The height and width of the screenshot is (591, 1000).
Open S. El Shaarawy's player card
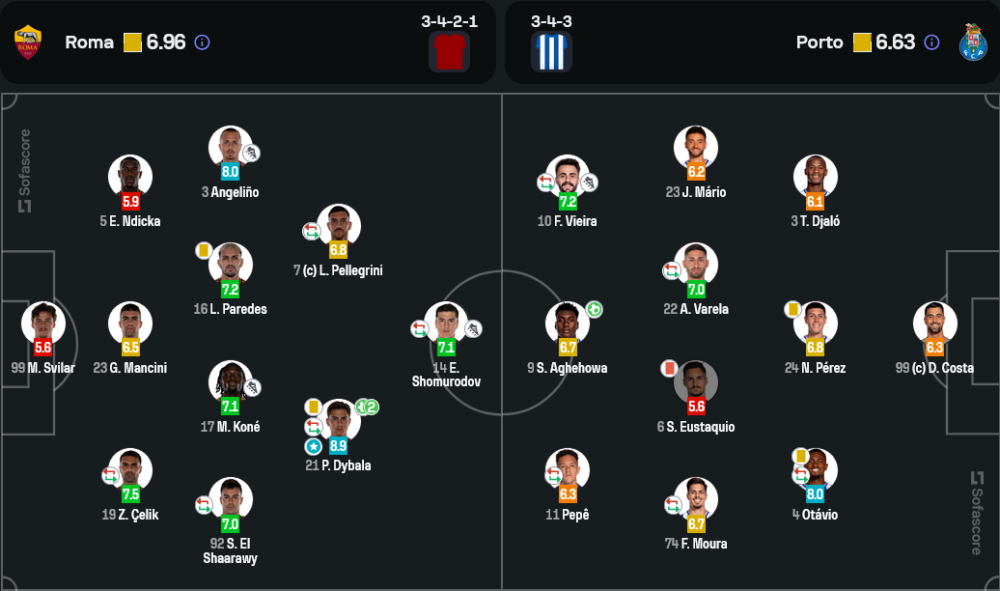tap(230, 499)
